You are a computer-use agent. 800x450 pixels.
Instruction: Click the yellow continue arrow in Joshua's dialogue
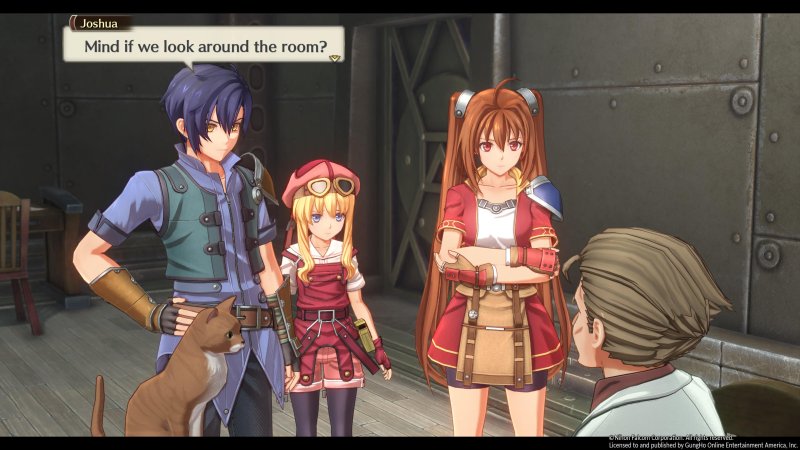pyautogui.click(x=335, y=58)
